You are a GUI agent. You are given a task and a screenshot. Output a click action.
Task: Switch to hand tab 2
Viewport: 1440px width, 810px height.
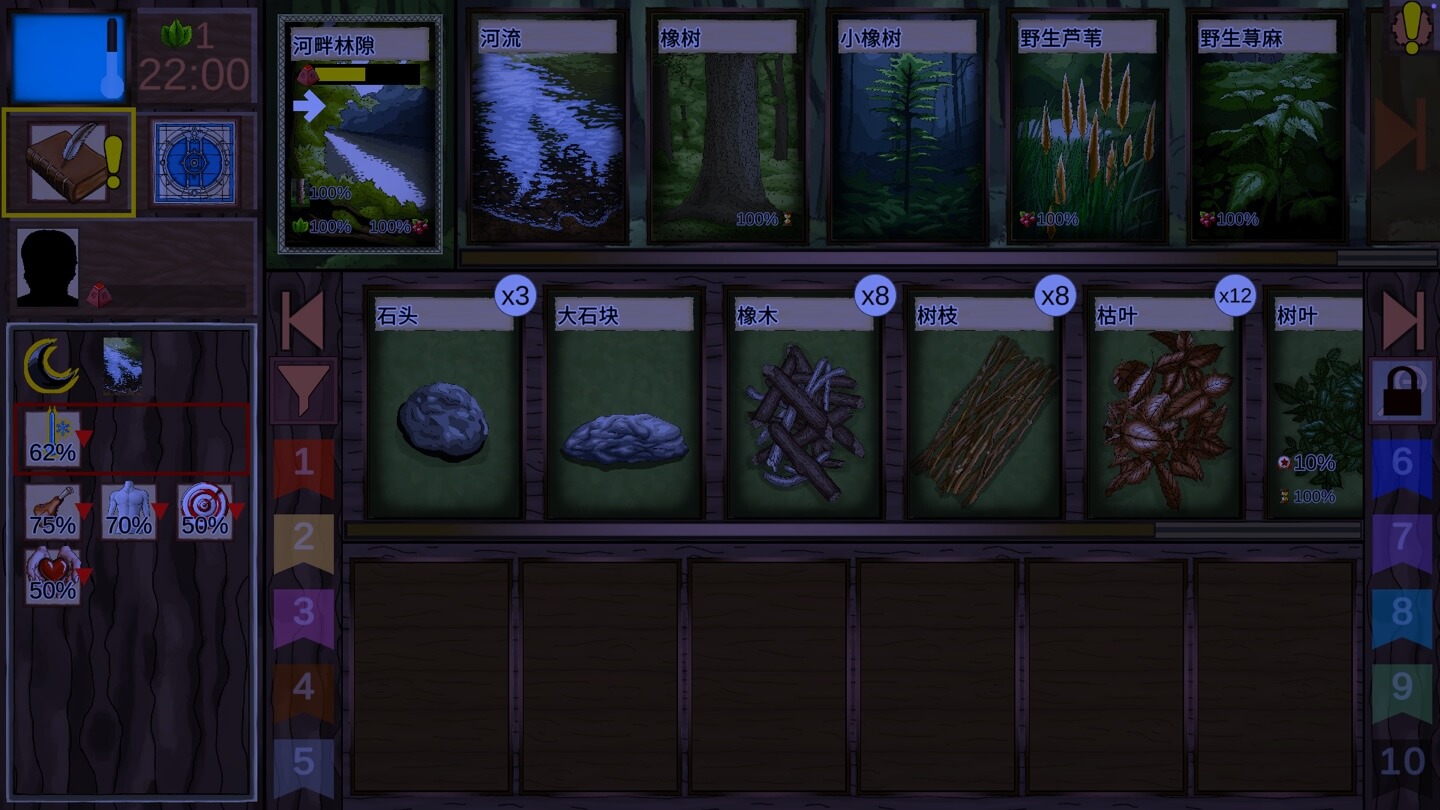[x=303, y=537]
